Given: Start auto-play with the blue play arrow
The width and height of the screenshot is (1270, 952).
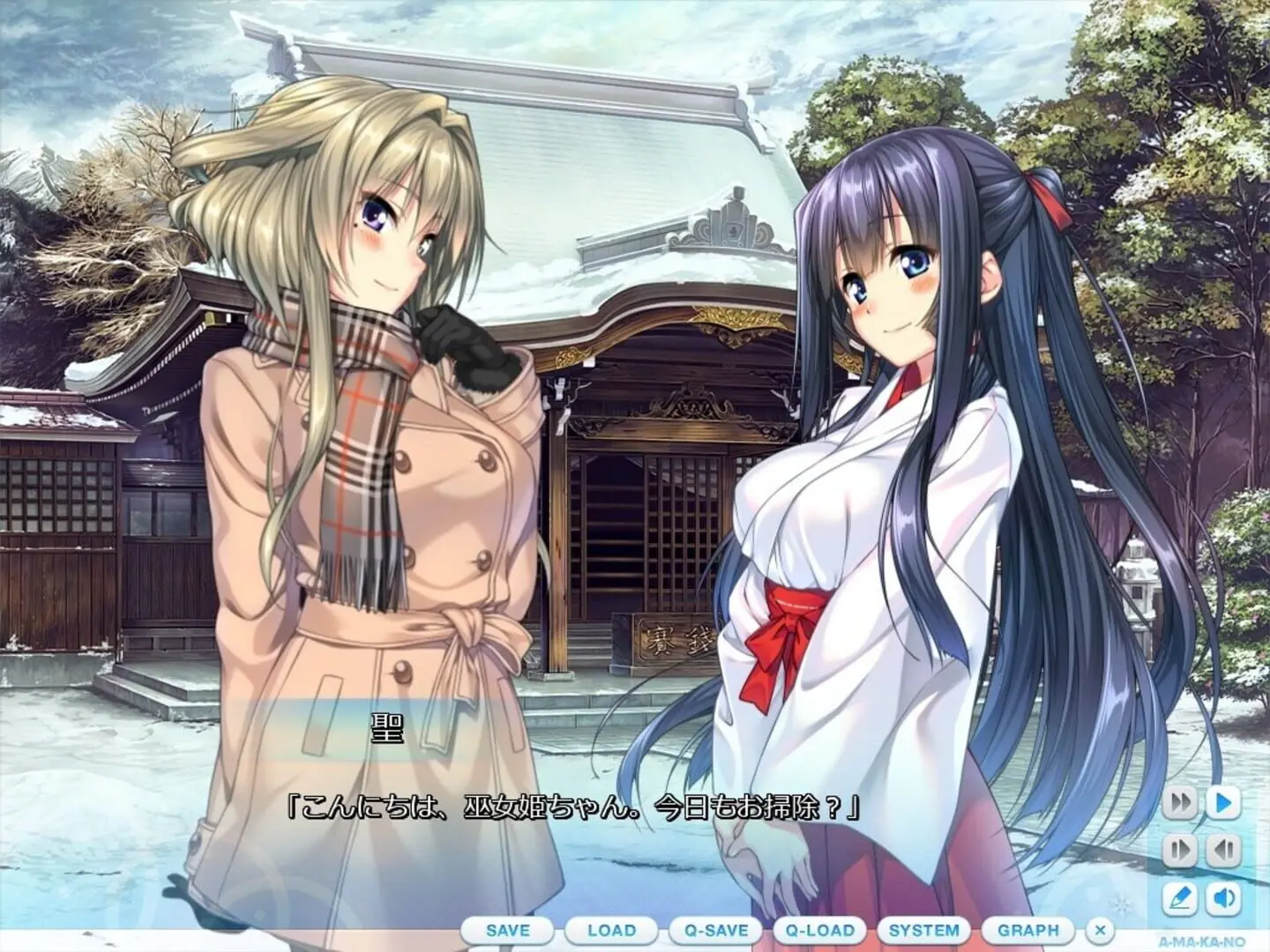Looking at the screenshot, I should tap(1223, 803).
